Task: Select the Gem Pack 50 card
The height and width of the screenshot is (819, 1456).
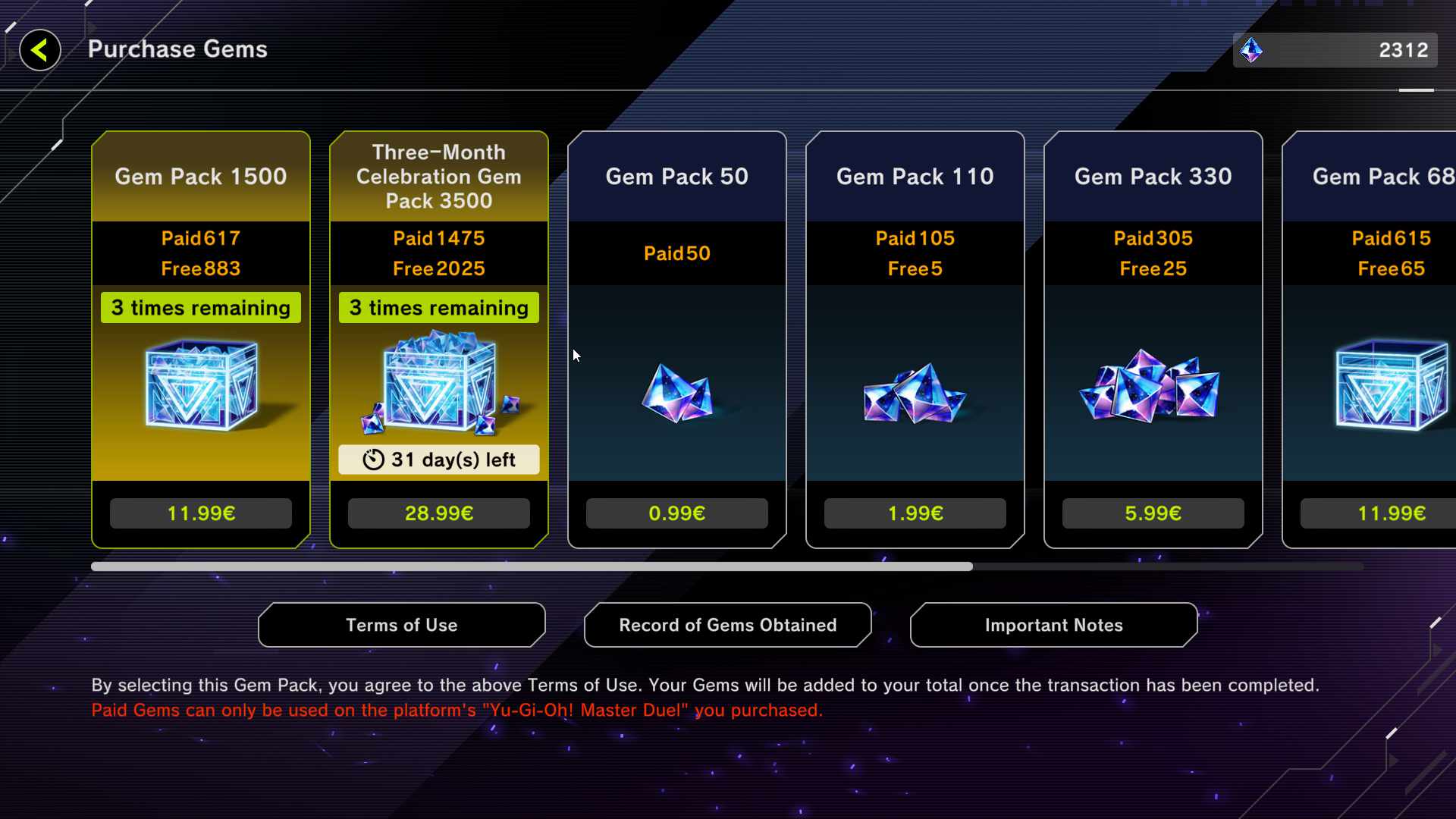Action: [x=676, y=379]
